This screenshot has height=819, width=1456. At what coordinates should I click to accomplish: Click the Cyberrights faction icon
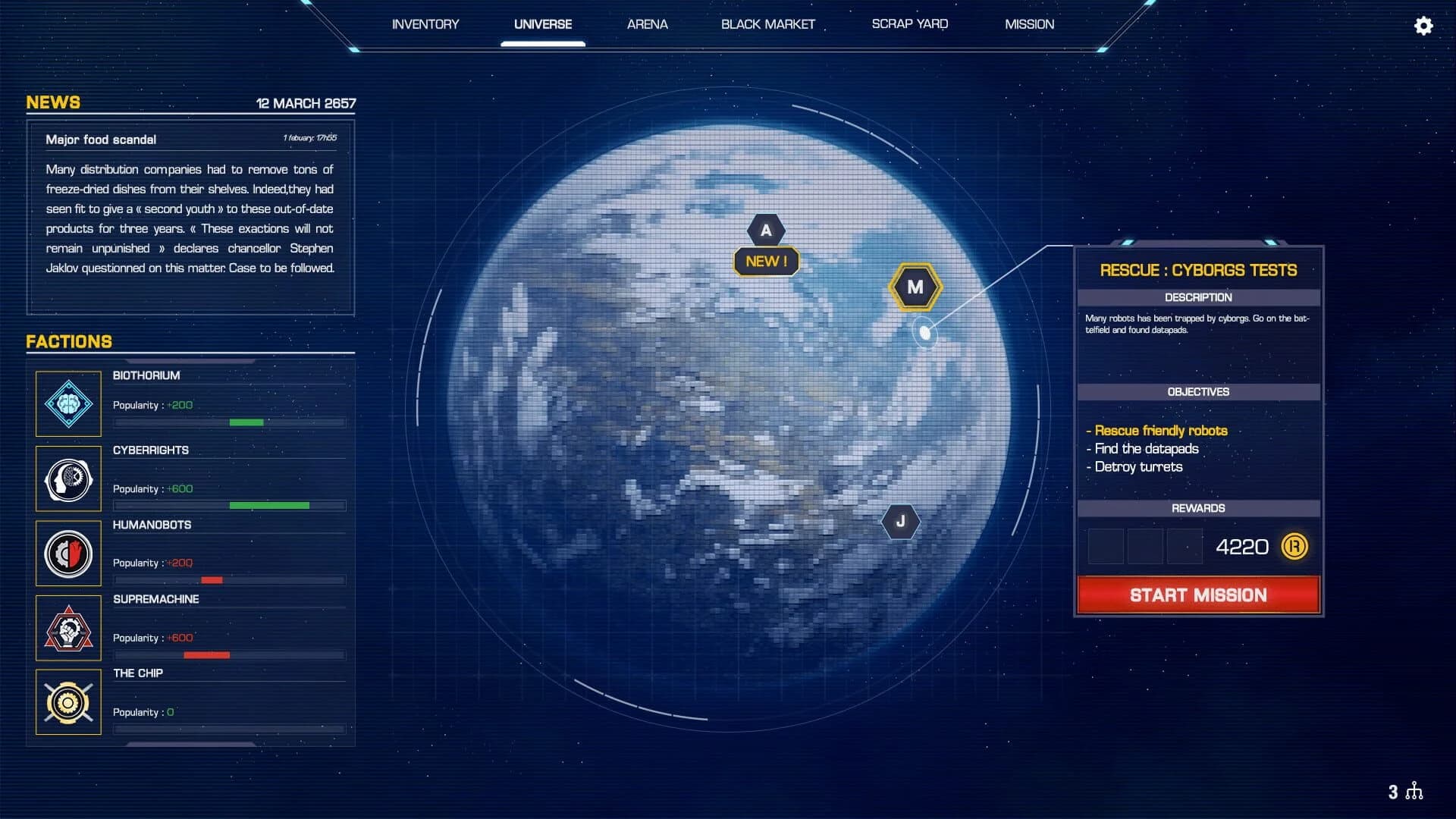click(x=68, y=479)
